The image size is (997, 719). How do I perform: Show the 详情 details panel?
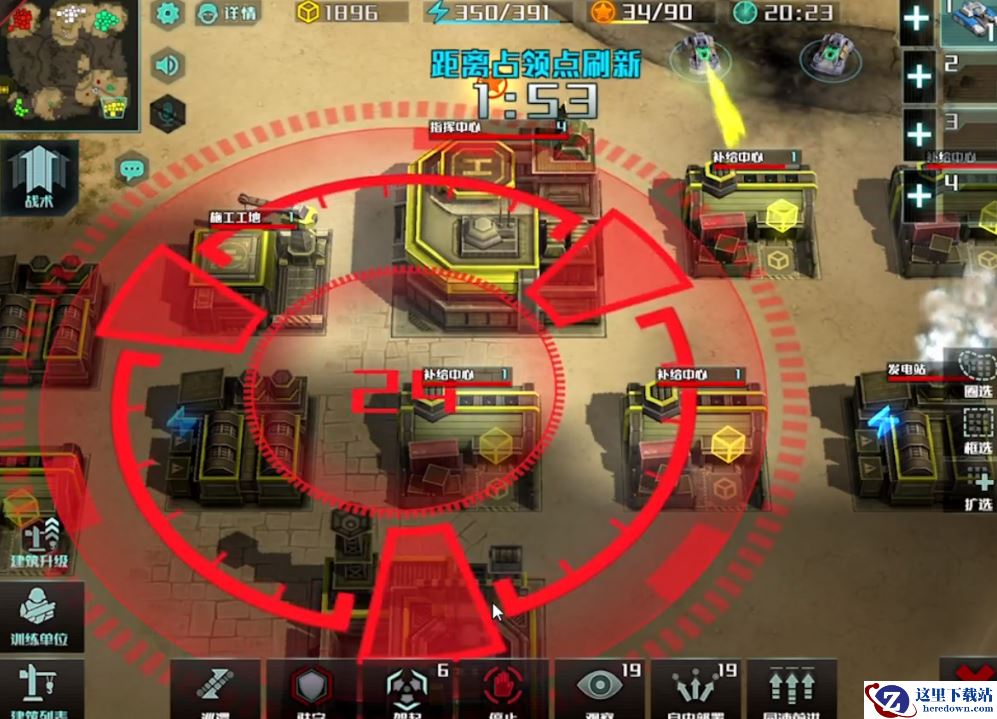pos(226,13)
